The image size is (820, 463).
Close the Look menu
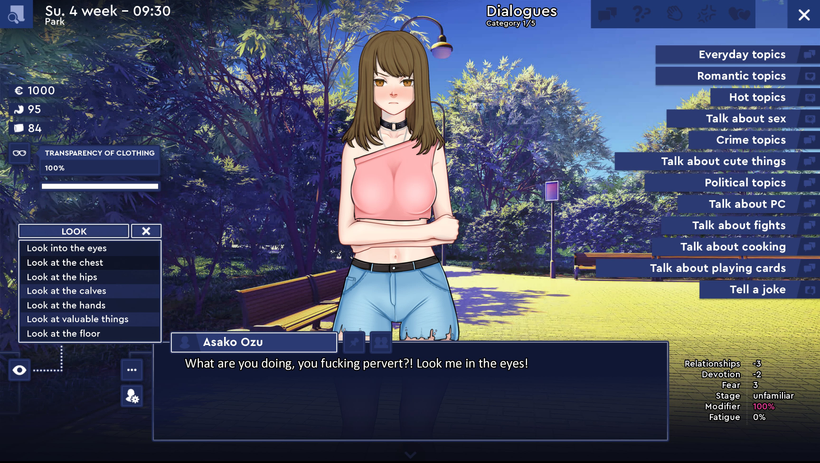[x=146, y=231]
